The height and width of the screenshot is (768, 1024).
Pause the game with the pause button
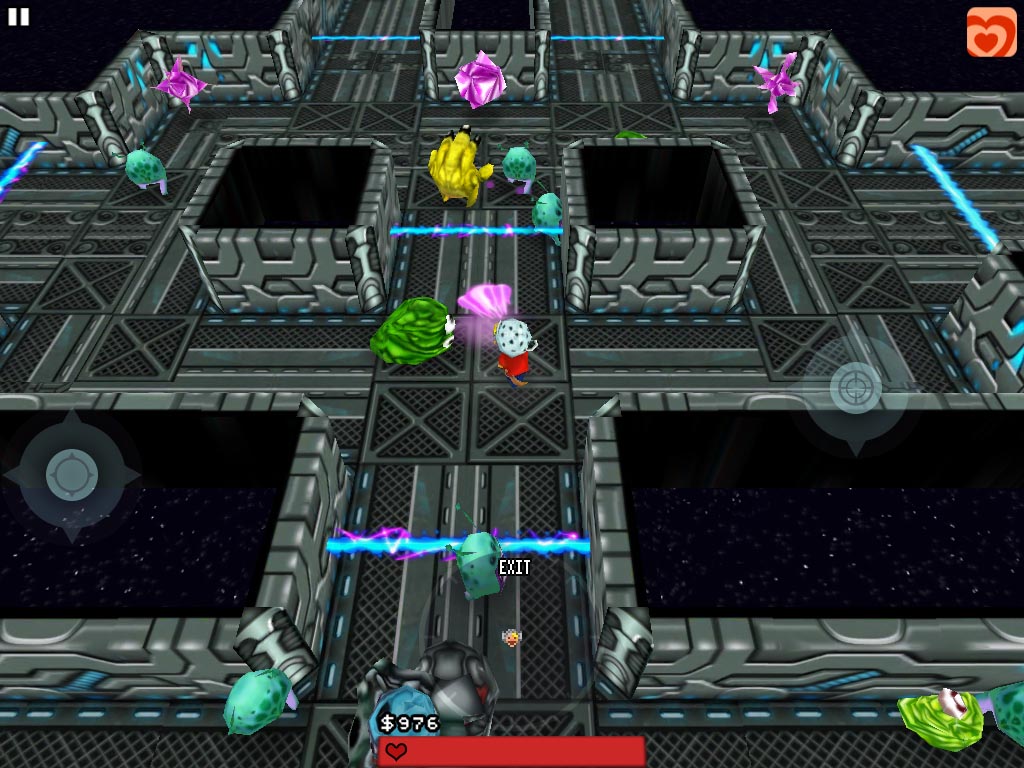(x=18, y=16)
